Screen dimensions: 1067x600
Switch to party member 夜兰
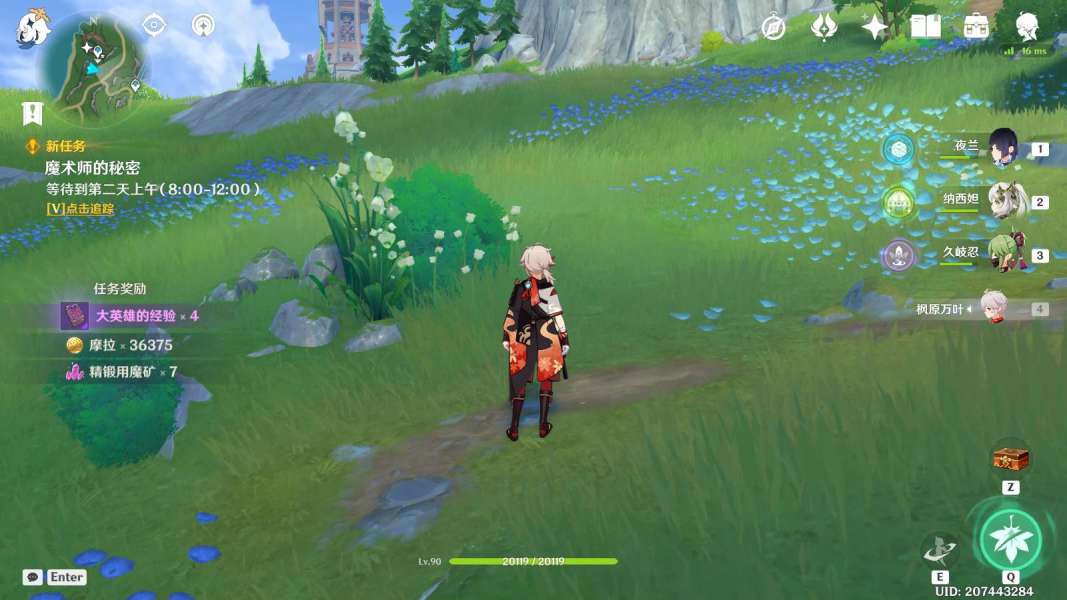click(1002, 148)
